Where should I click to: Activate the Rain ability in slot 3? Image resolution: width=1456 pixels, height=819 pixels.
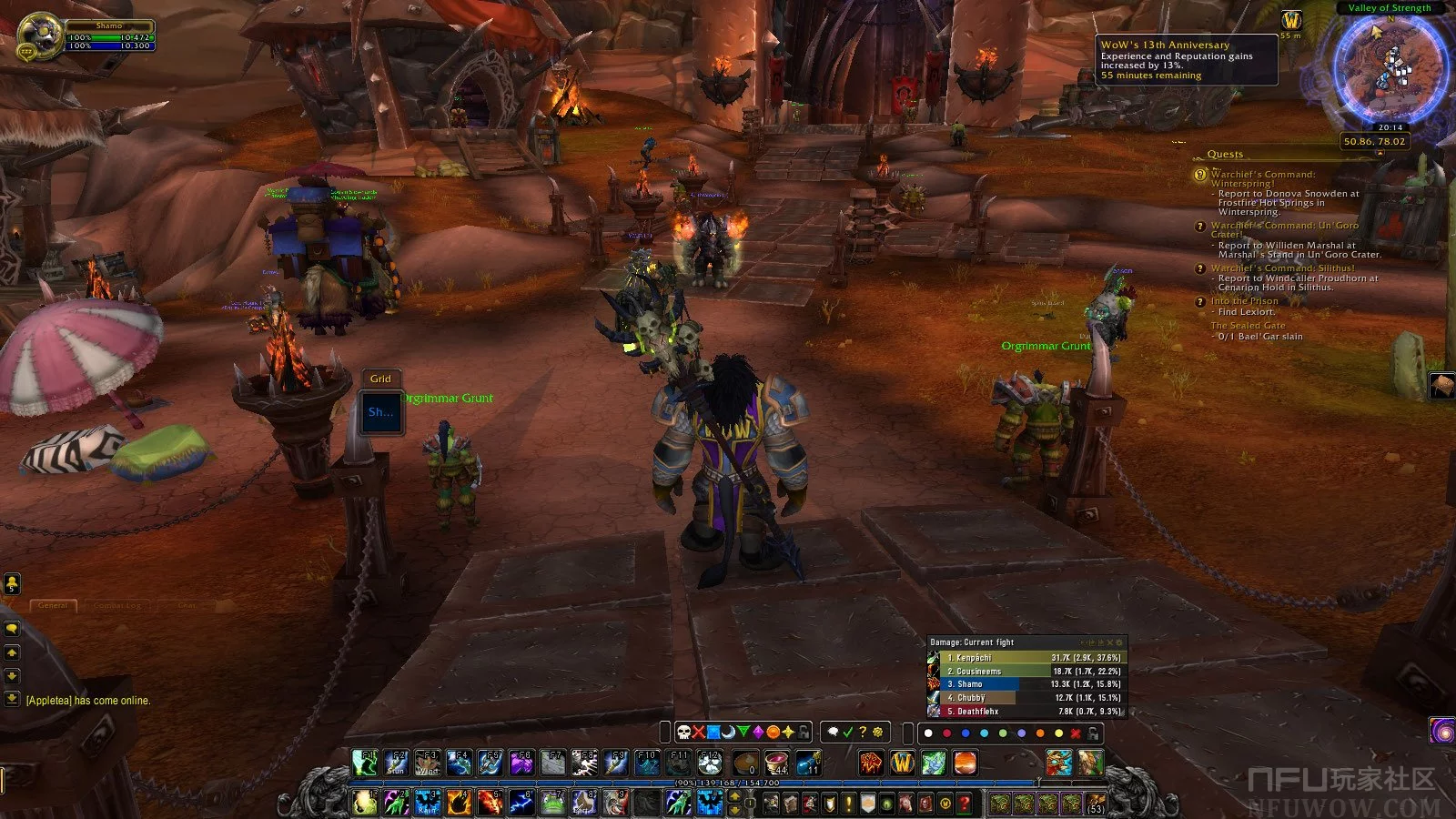[428, 802]
